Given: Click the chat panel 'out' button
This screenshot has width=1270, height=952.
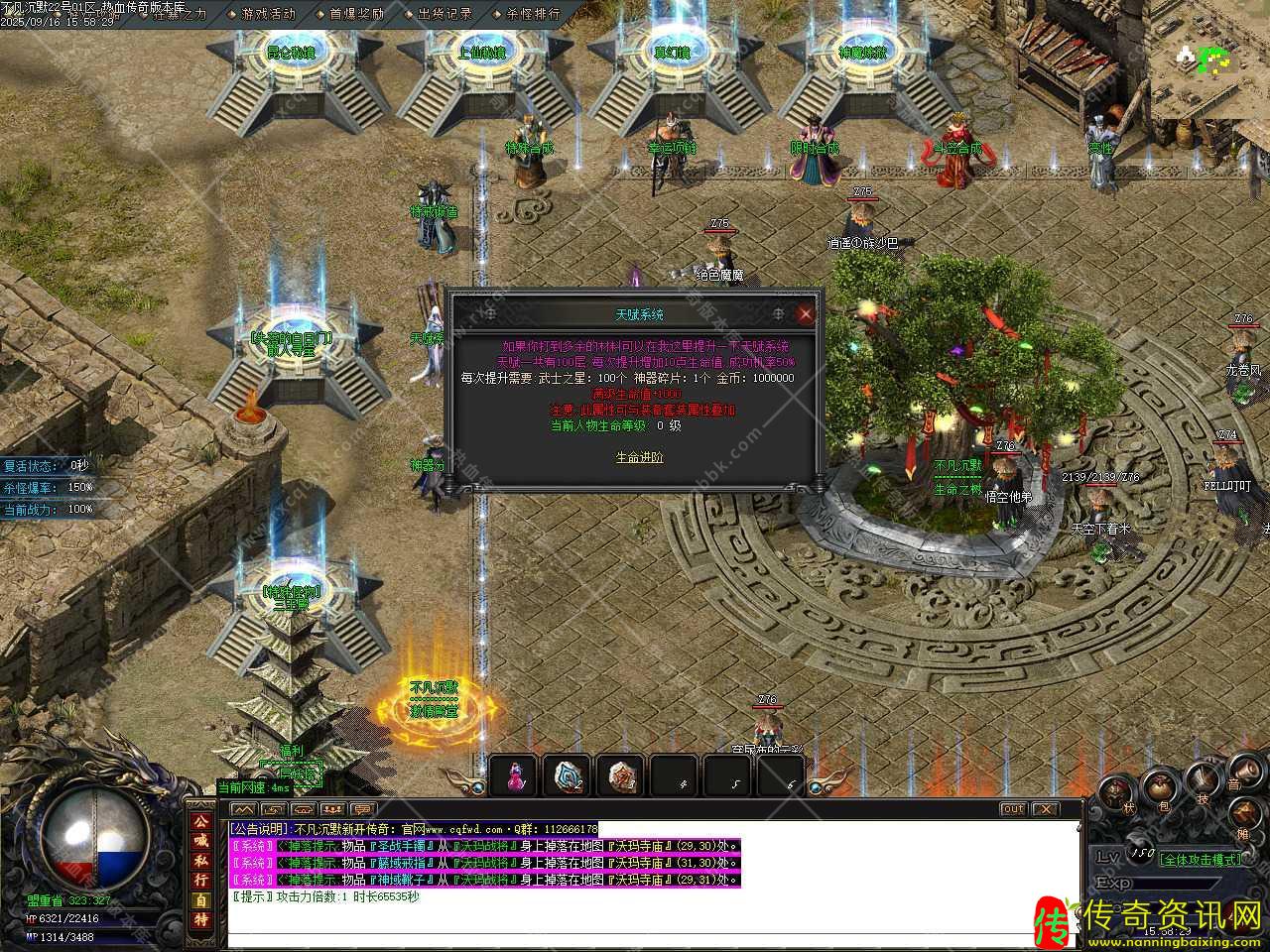Looking at the screenshot, I should [x=1012, y=809].
